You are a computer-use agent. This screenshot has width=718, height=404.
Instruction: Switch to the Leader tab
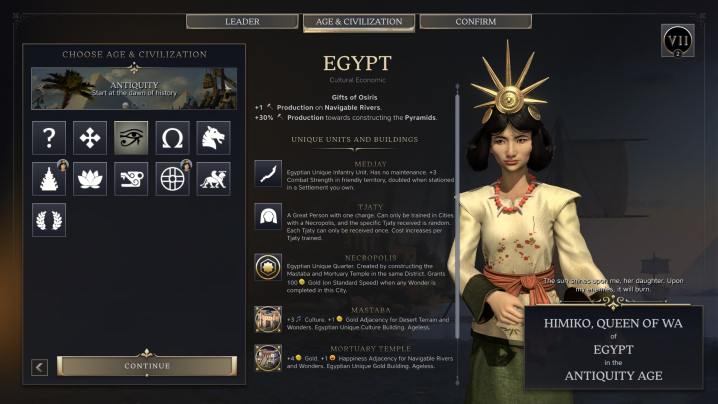(242, 21)
